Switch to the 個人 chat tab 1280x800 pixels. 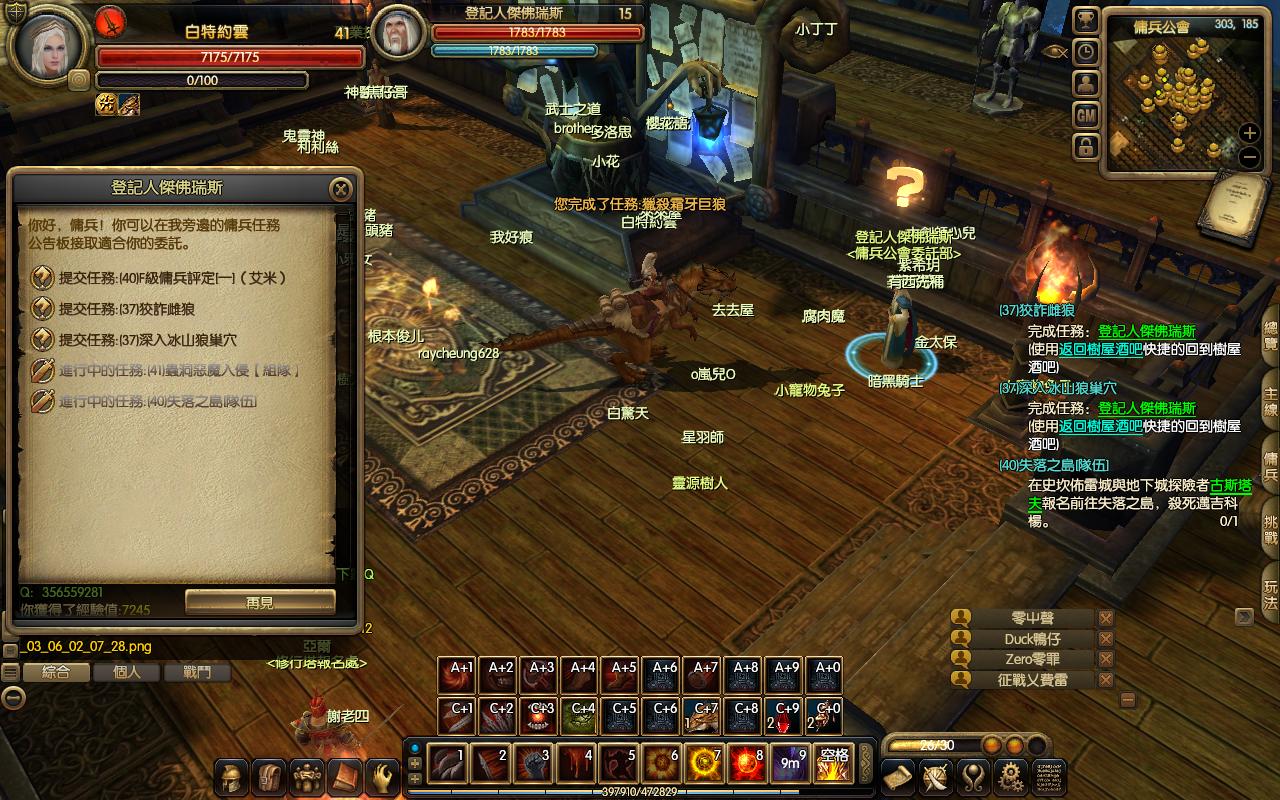(127, 672)
